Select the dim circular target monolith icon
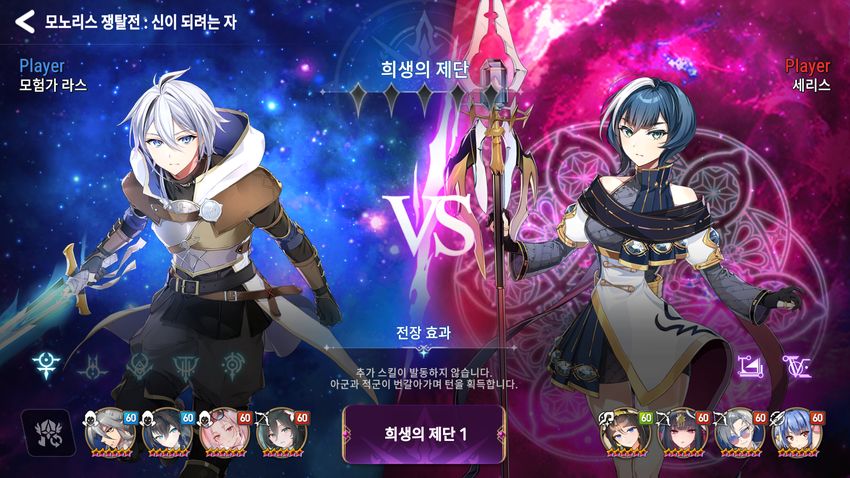The width and height of the screenshot is (850, 478). tap(233, 366)
